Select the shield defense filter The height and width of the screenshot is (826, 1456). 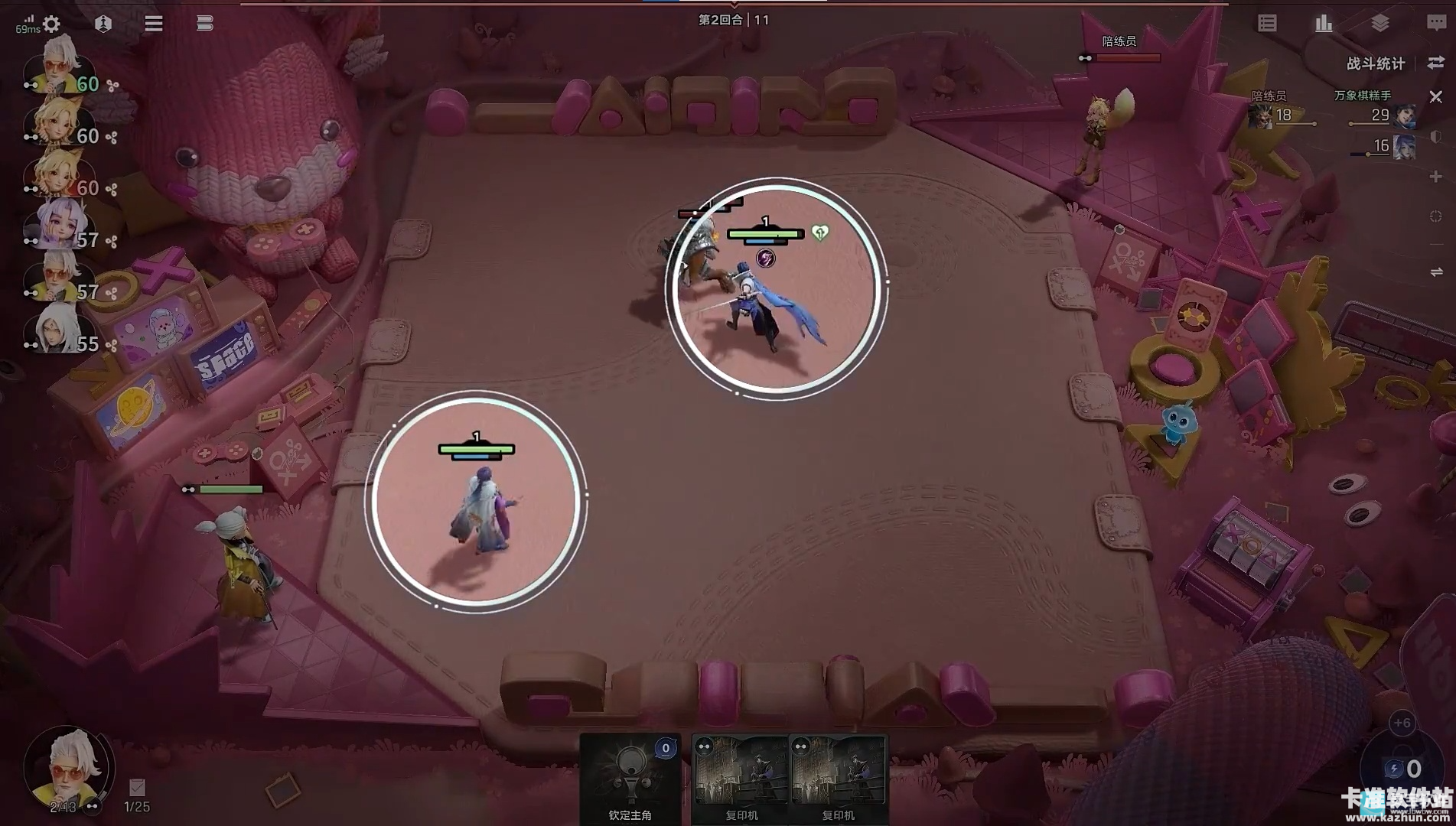[x=1435, y=137]
